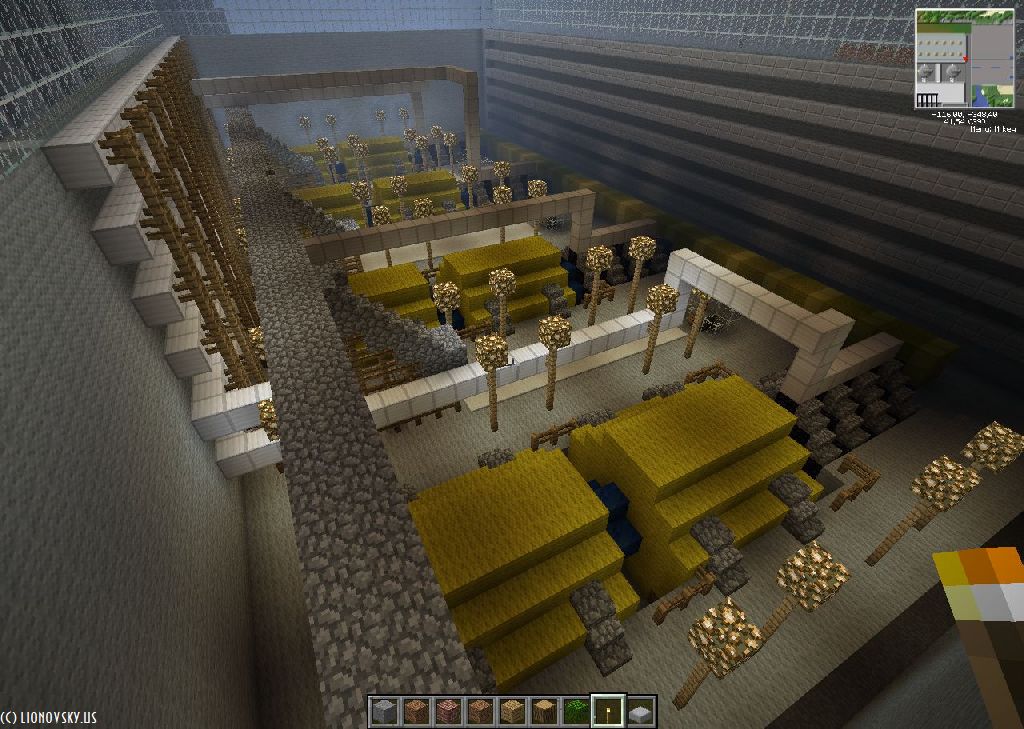
Task: Select the gray stone block hotbar slot
Action: [x=384, y=712]
